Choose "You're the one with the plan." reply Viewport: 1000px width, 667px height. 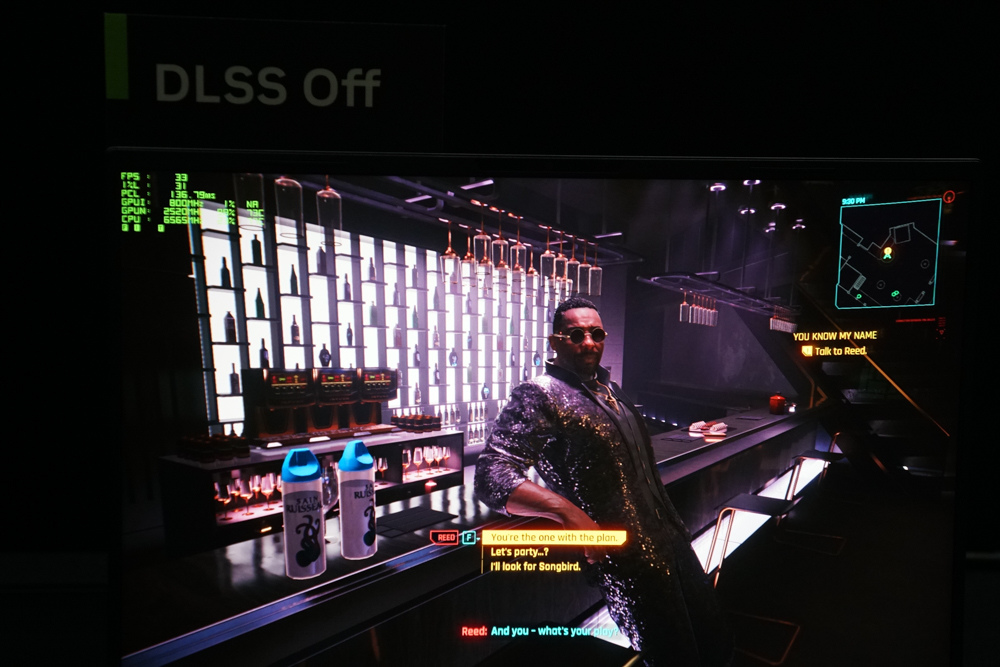tap(555, 537)
